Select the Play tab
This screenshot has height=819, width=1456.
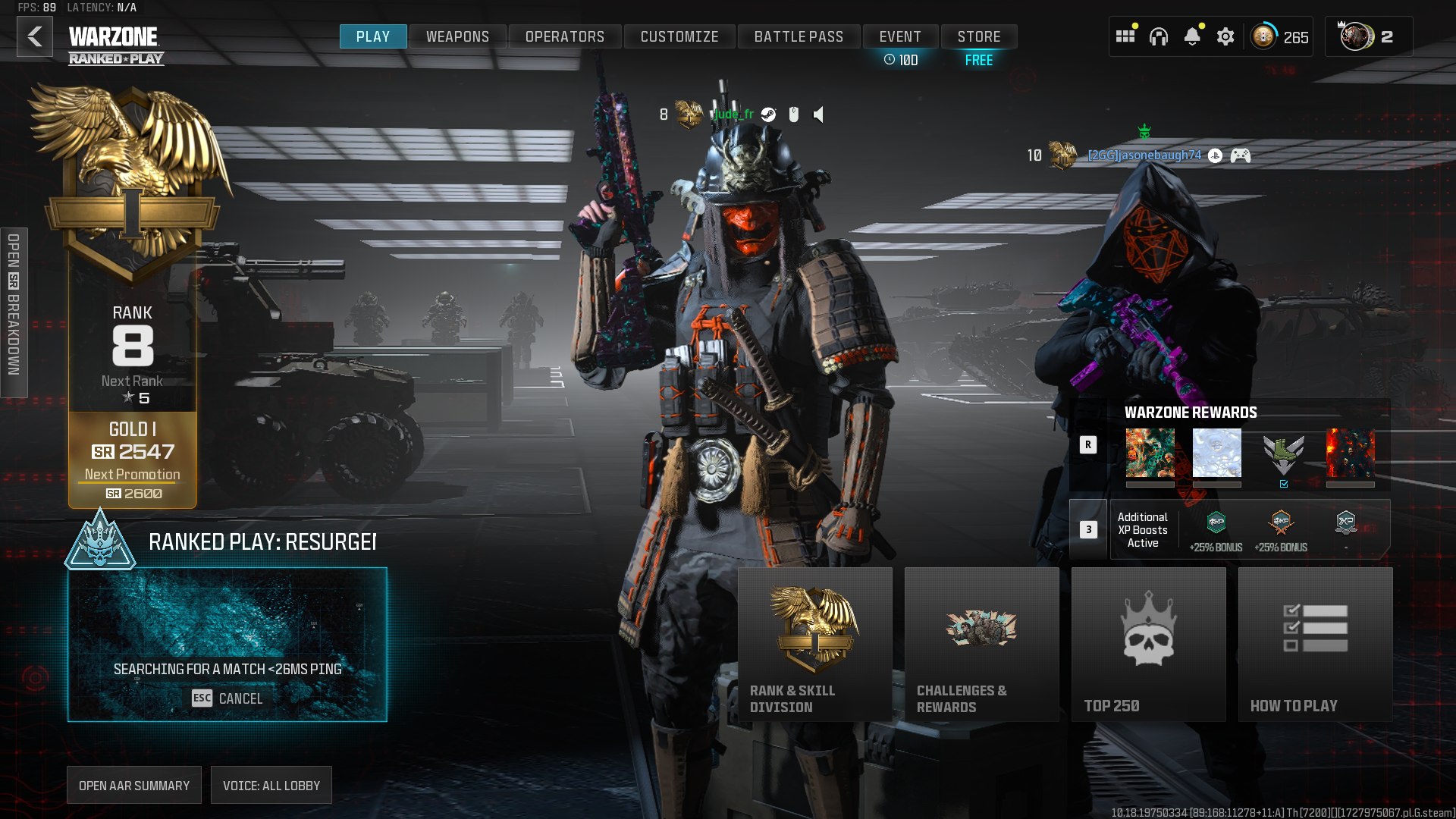click(x=373, y=36)
